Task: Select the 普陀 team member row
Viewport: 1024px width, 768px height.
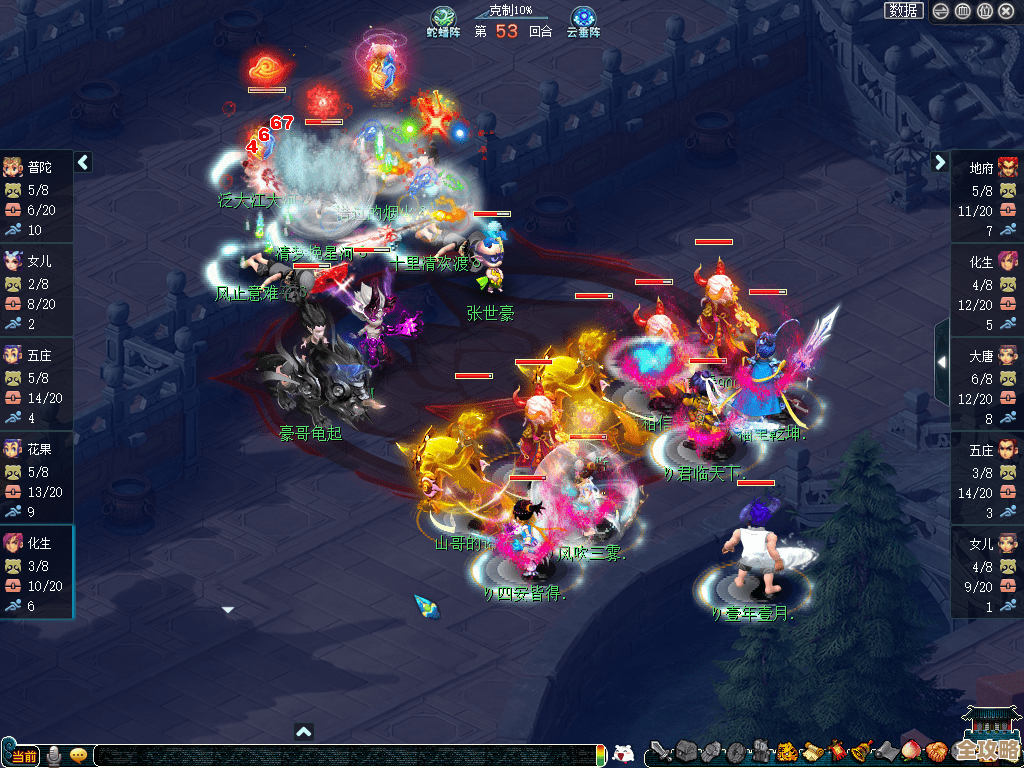Action: (x=36, y=198)
